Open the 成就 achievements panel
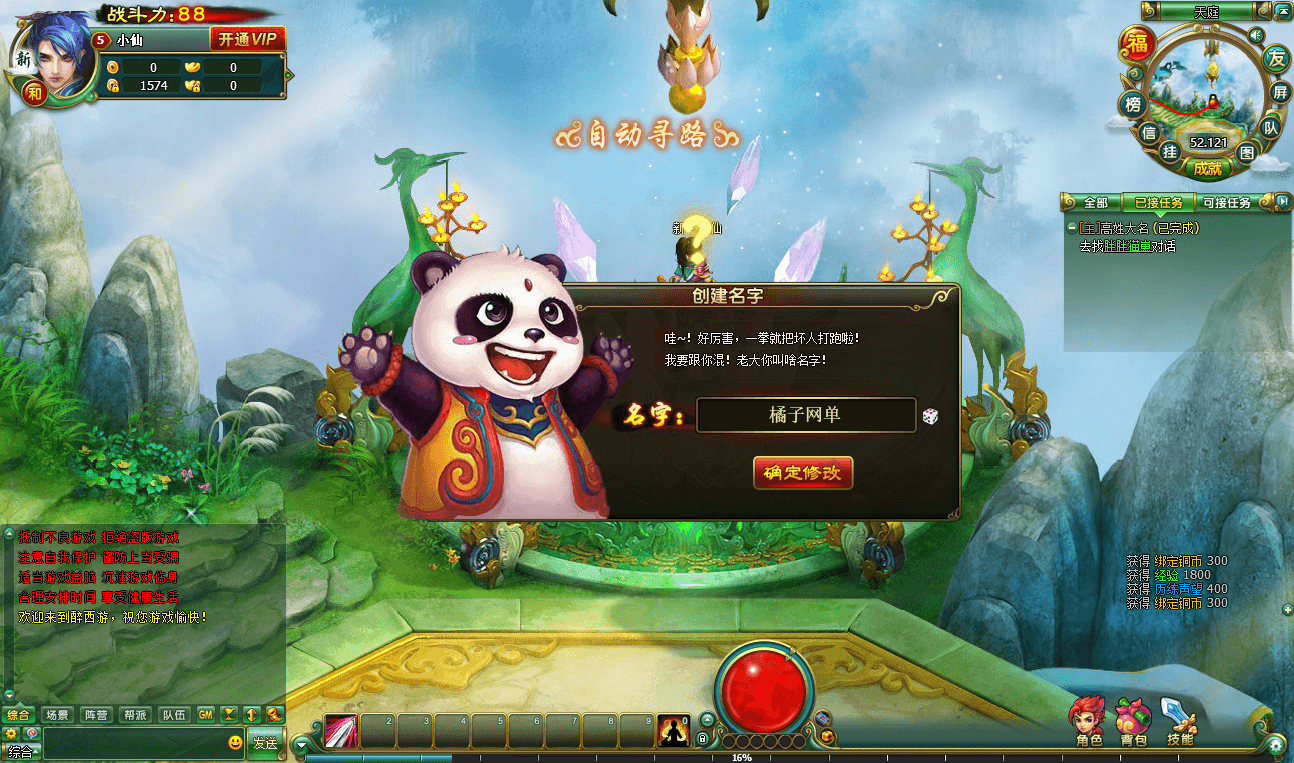The width and height of the screenshot is (1294, 763). coord(1208,169)
